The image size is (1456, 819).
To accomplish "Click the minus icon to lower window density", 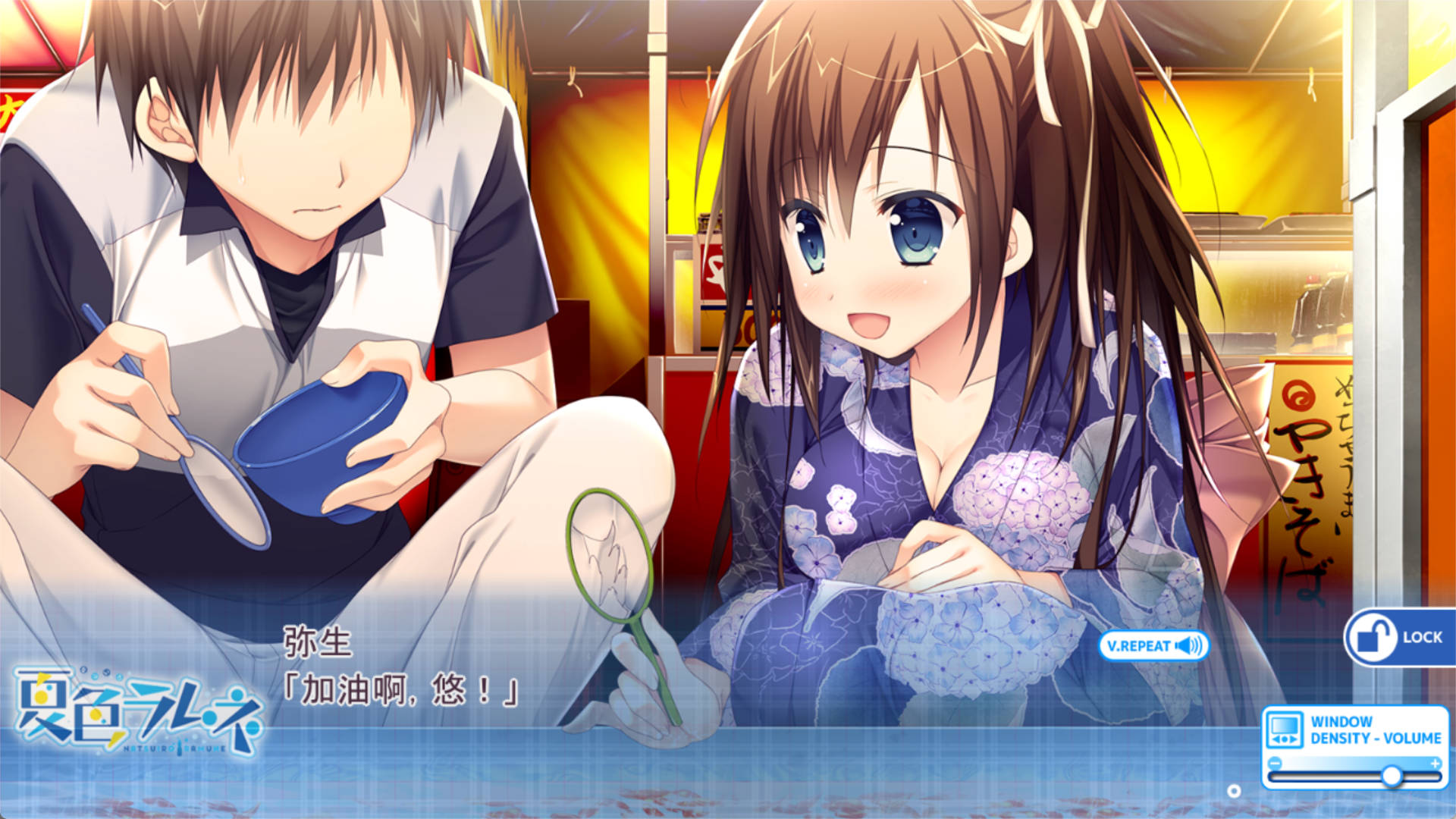I will tap(1275, 764).
